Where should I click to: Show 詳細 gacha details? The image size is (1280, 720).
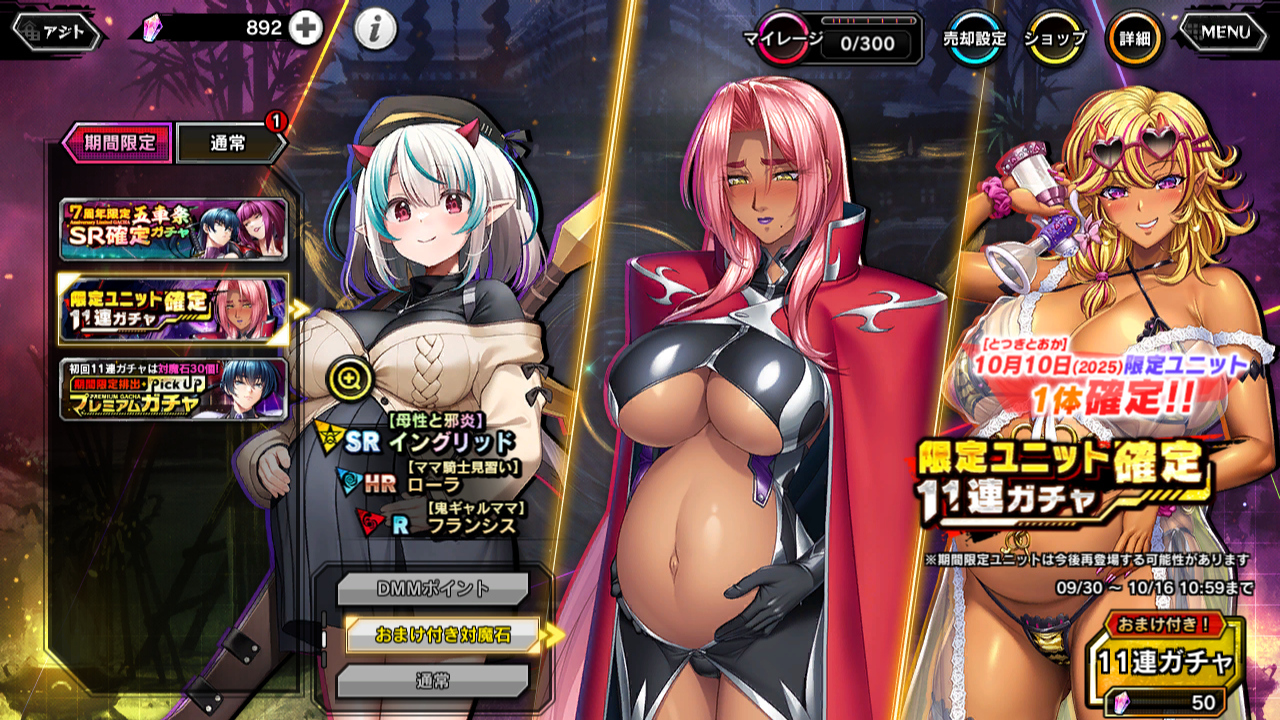1134,39
